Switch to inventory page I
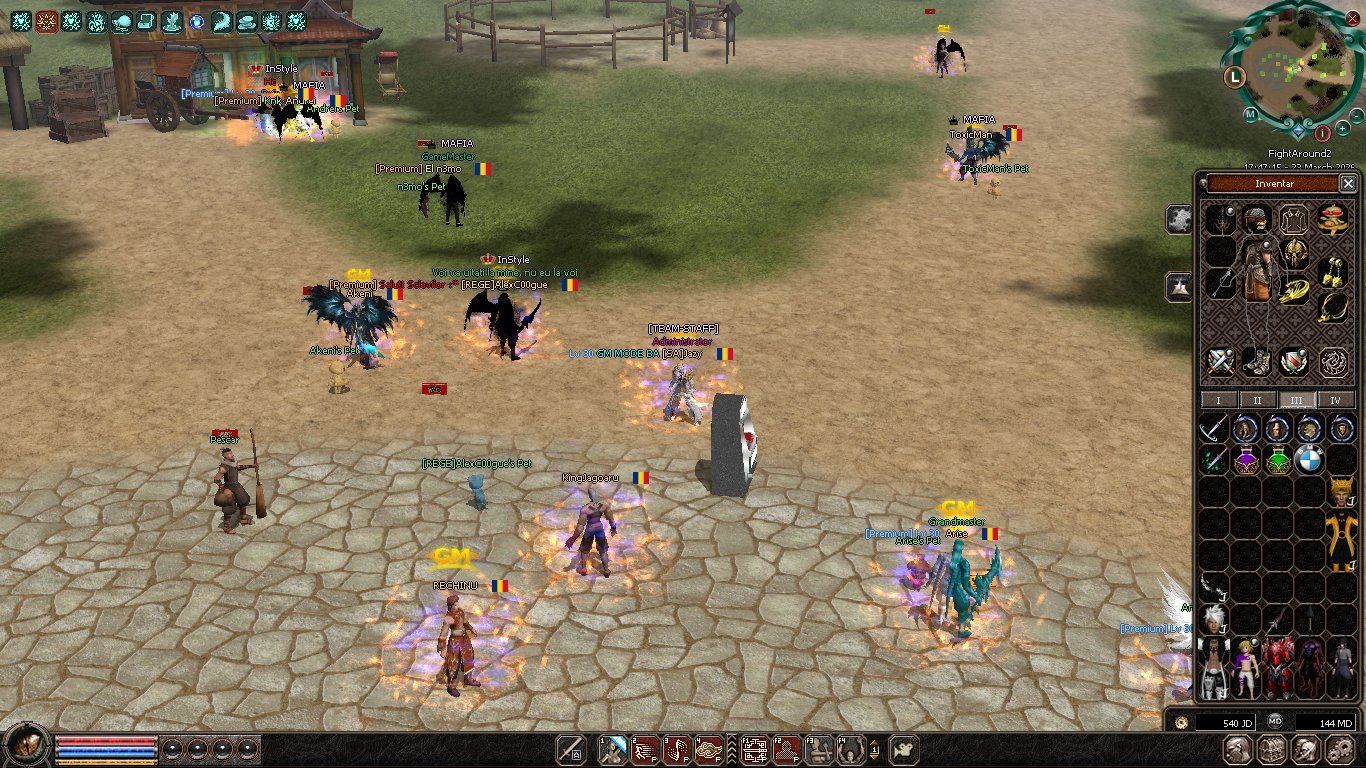The height and width of the screenshot is (768, 1366). [x=1217, y=400]
